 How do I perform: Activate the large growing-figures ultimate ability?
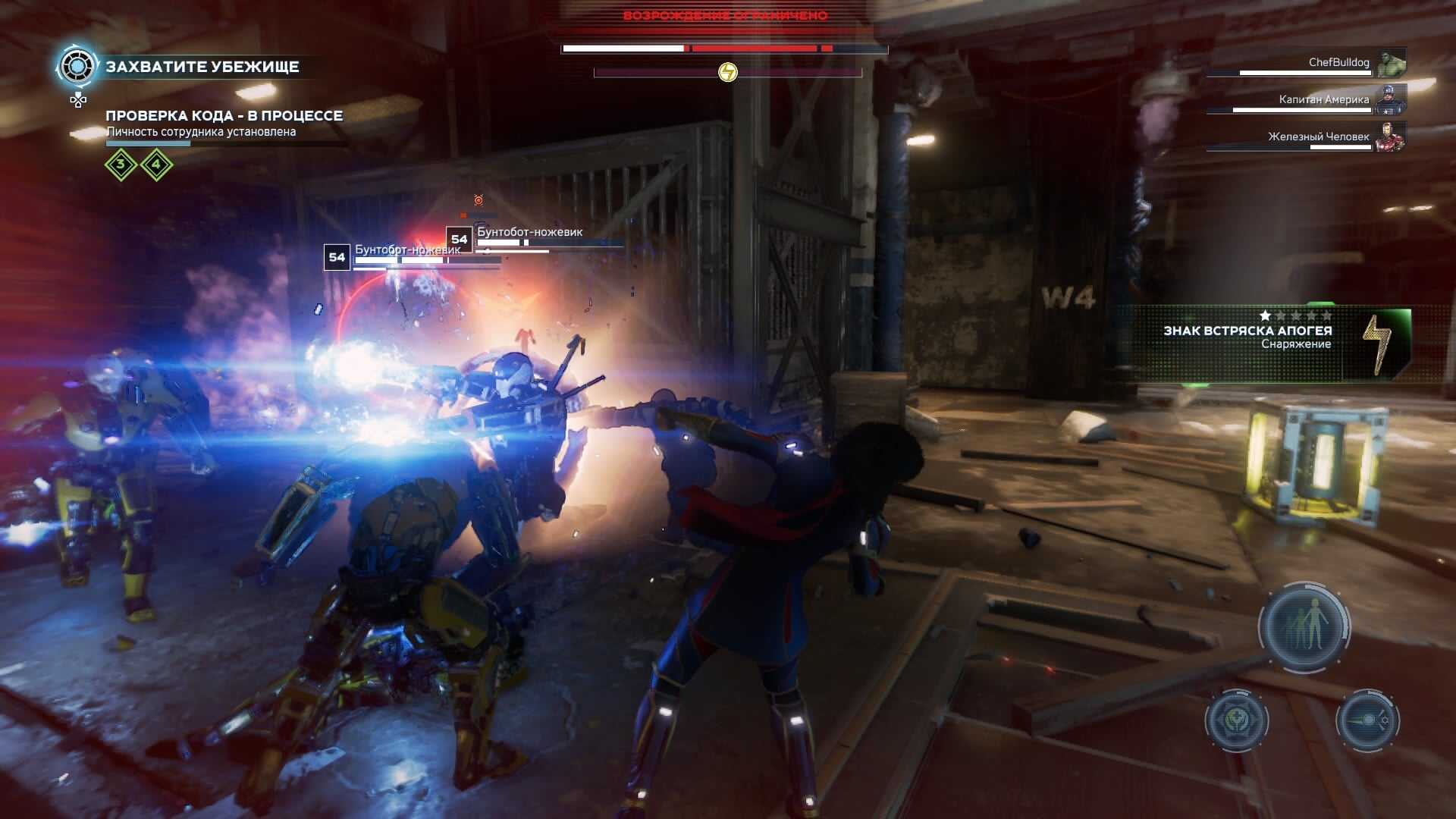(1304, 626)
